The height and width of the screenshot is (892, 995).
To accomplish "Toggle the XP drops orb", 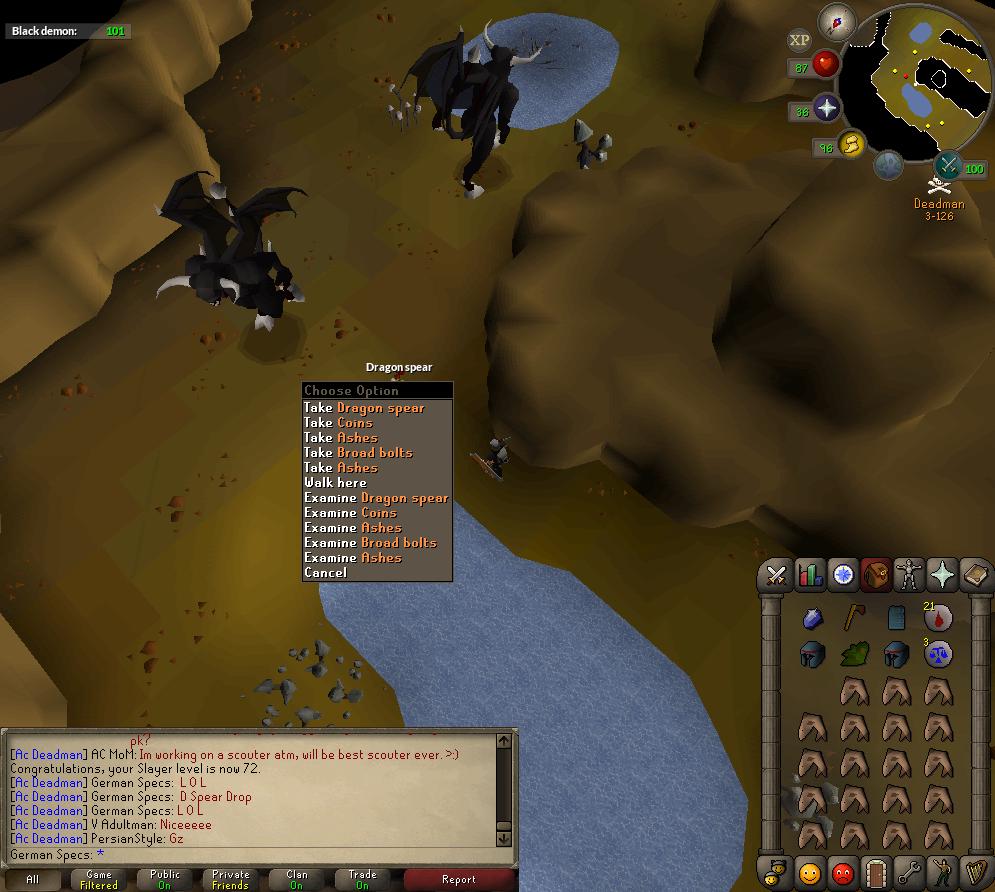I will point(799,40).
